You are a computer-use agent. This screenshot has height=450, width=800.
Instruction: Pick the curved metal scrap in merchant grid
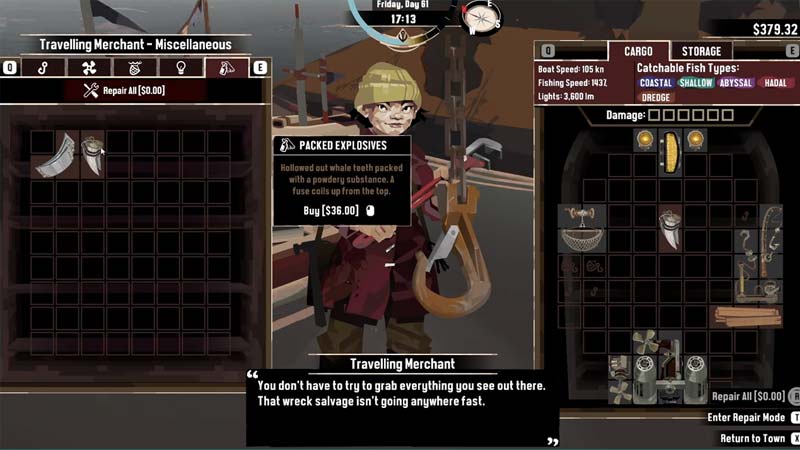[56, 155]
